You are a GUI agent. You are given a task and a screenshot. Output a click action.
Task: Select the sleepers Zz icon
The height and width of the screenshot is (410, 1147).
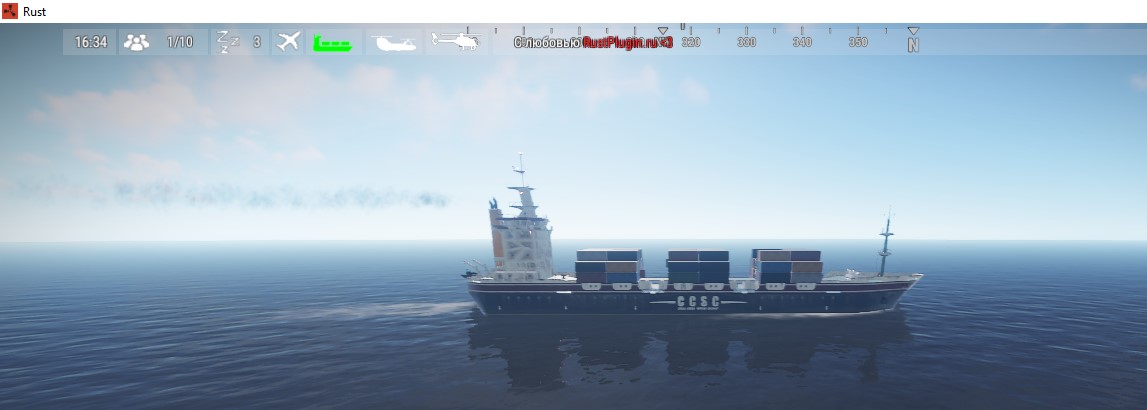coord(229,42)
